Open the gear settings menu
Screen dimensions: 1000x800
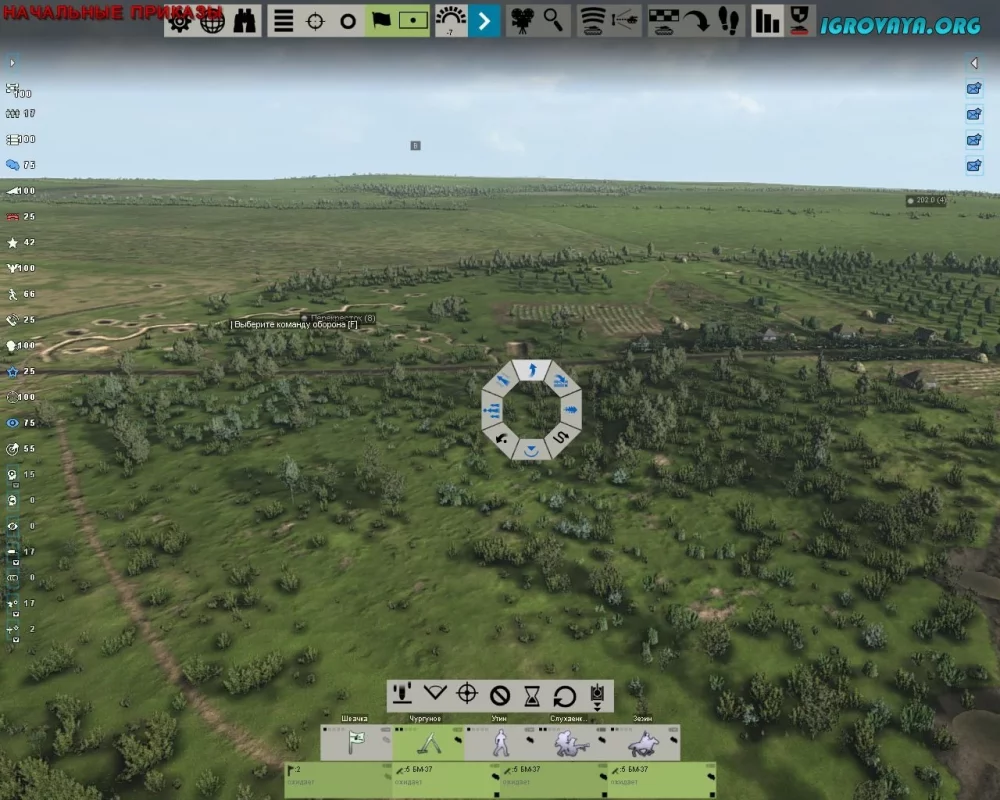click(x=180, y=21)
